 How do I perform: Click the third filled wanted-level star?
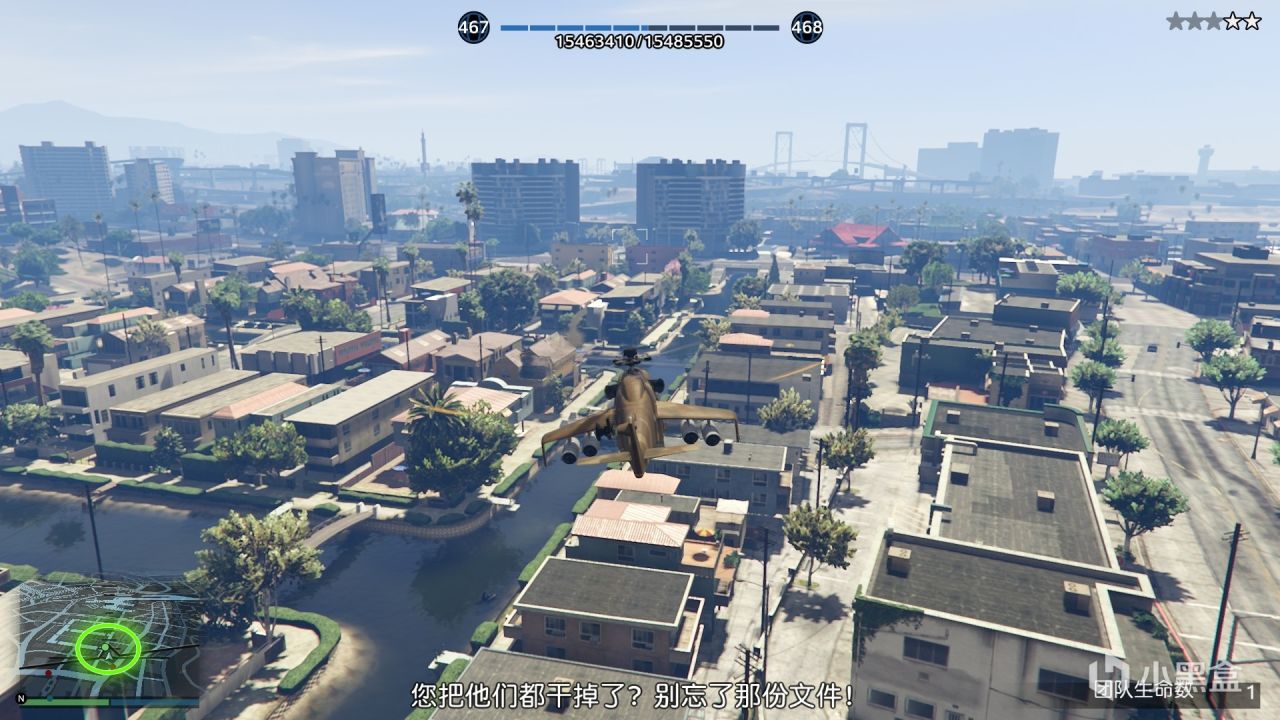pyautogui.click(x=1213, y=19)
